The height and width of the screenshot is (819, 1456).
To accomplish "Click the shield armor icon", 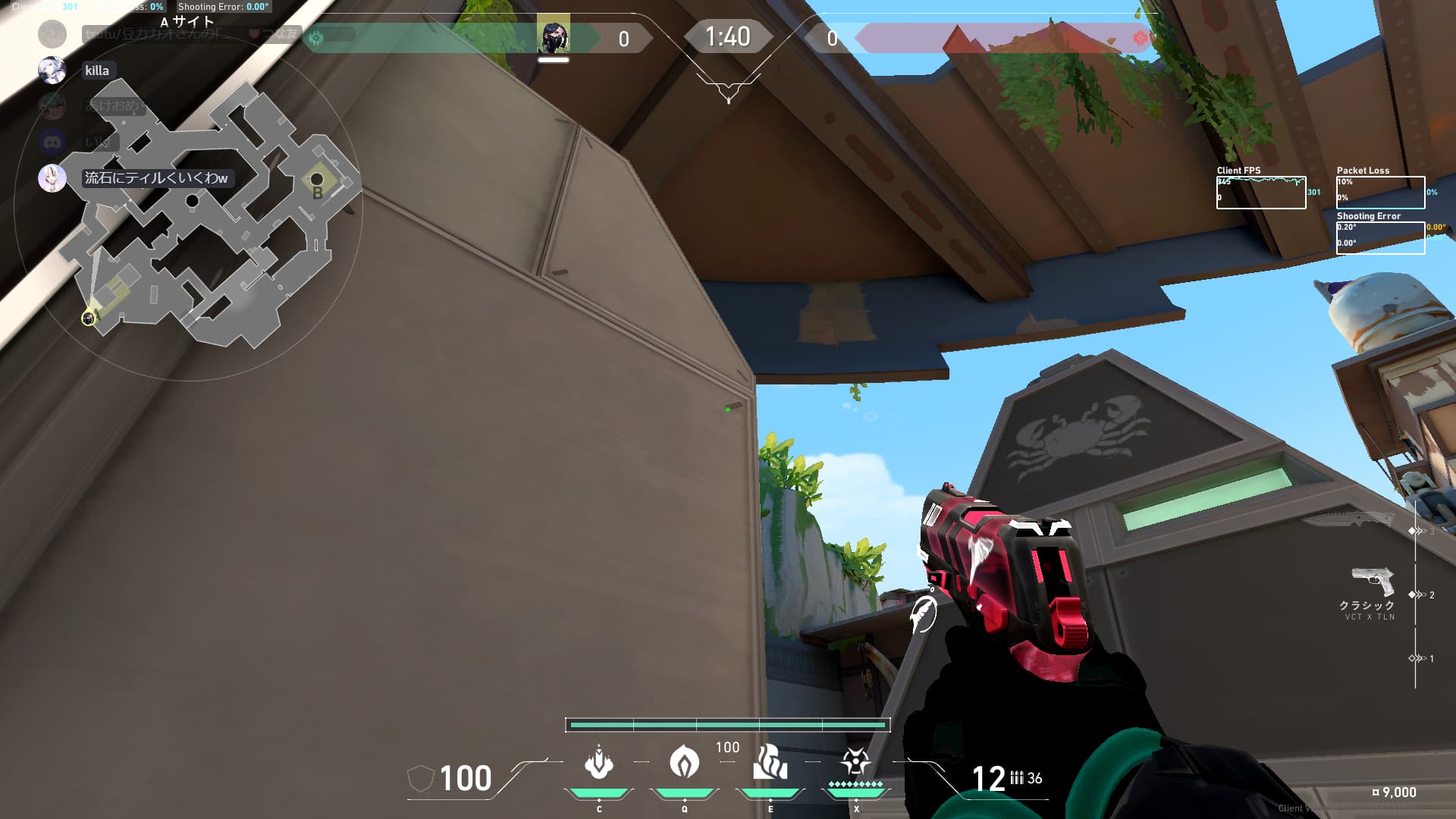I will click(x=420, y=778).
